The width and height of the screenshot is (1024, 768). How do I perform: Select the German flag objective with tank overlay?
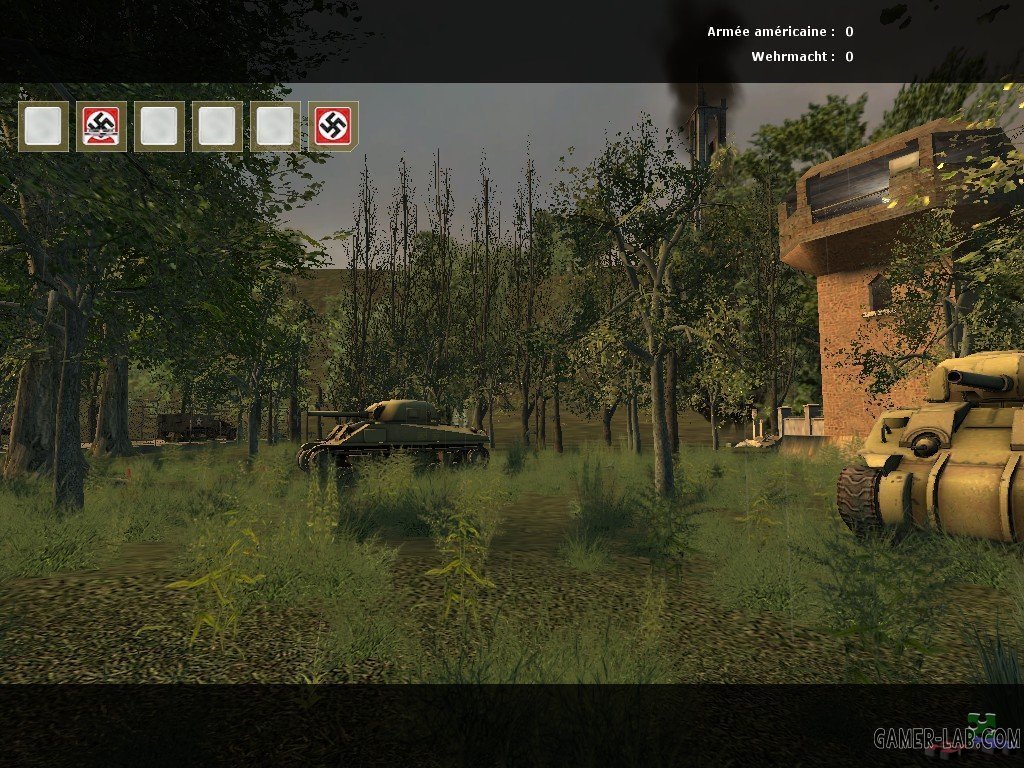coord(101,126)
